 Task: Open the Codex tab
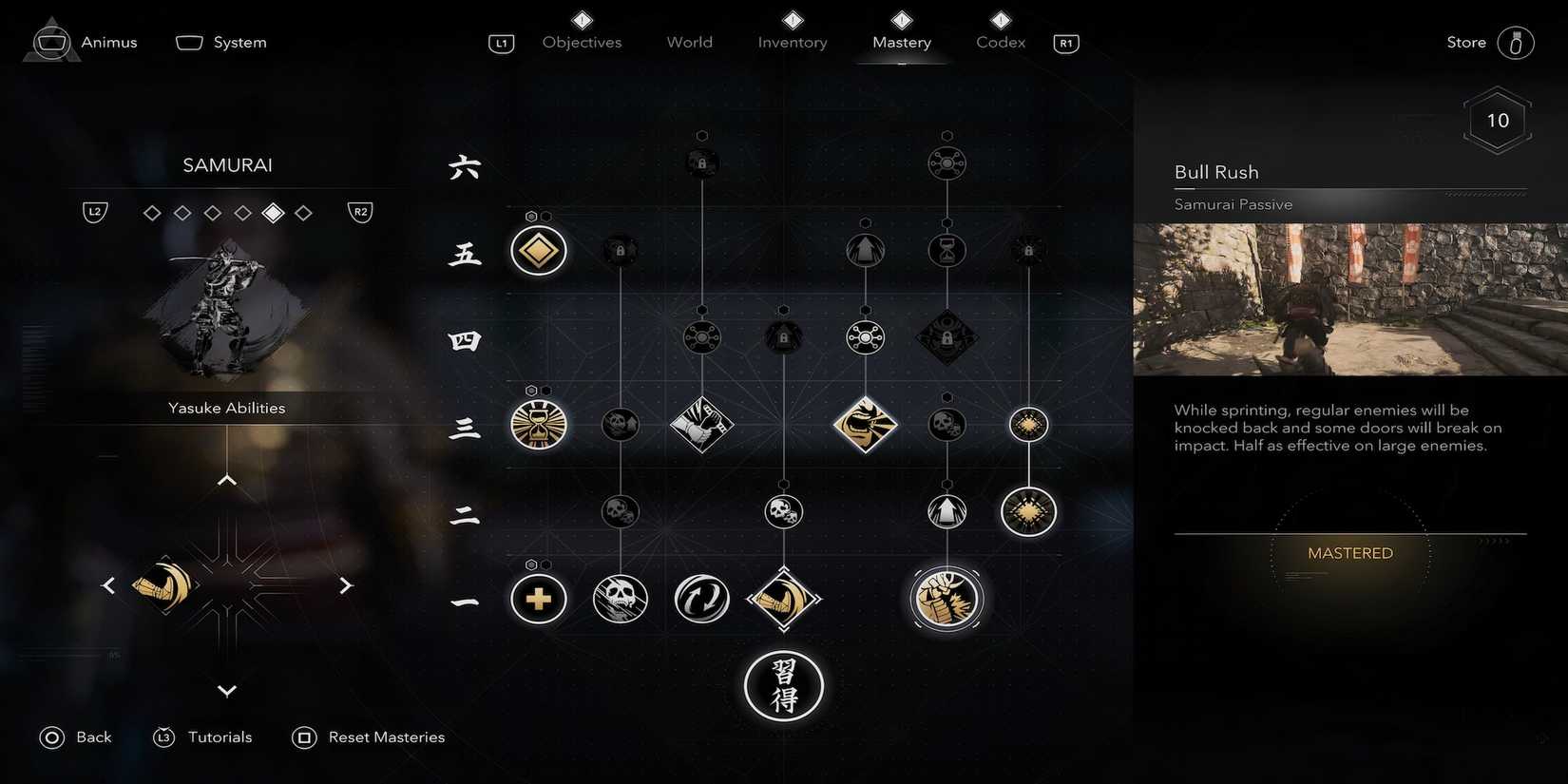[x=999, y=42]
